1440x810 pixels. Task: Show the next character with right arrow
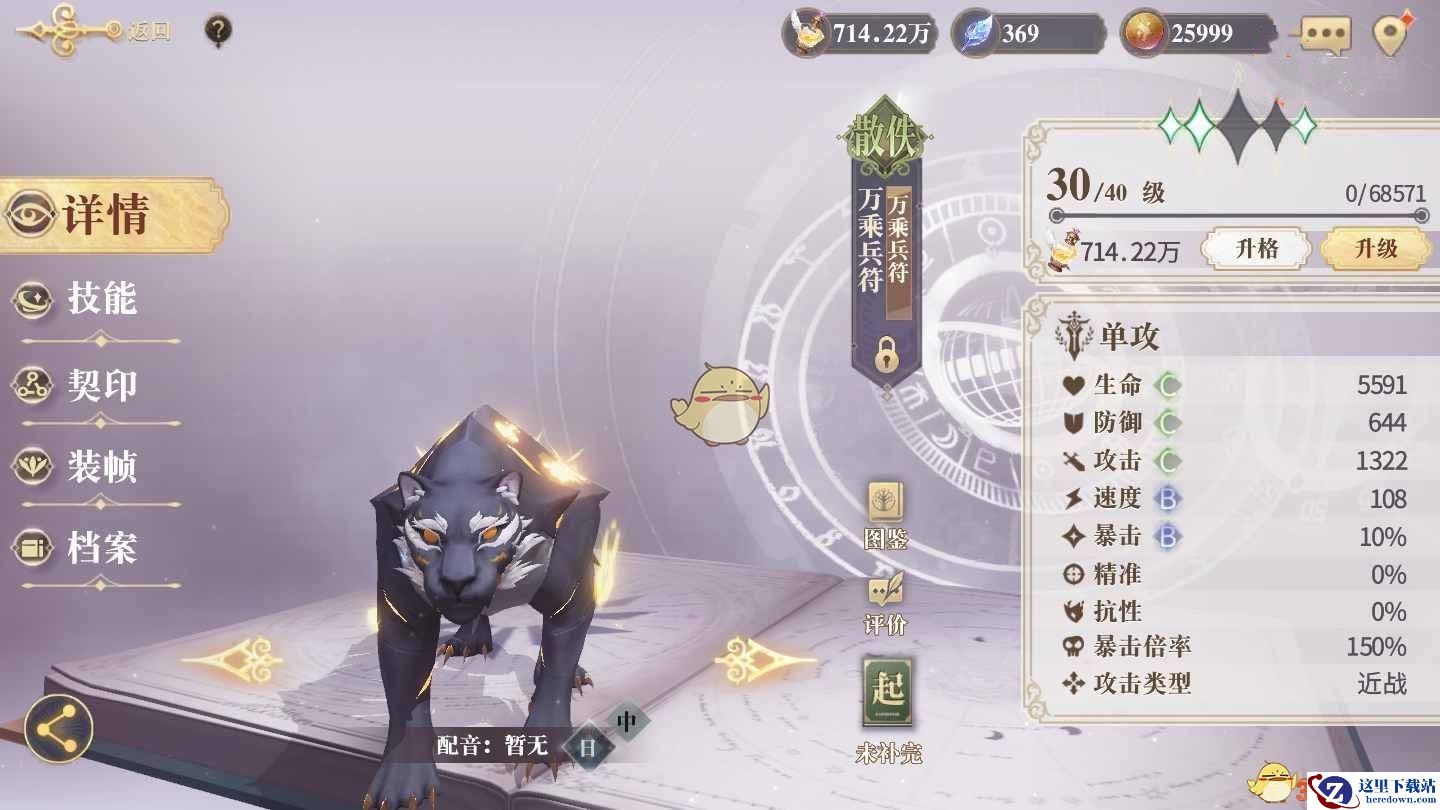pyautogui.click(x=765, y=660)
